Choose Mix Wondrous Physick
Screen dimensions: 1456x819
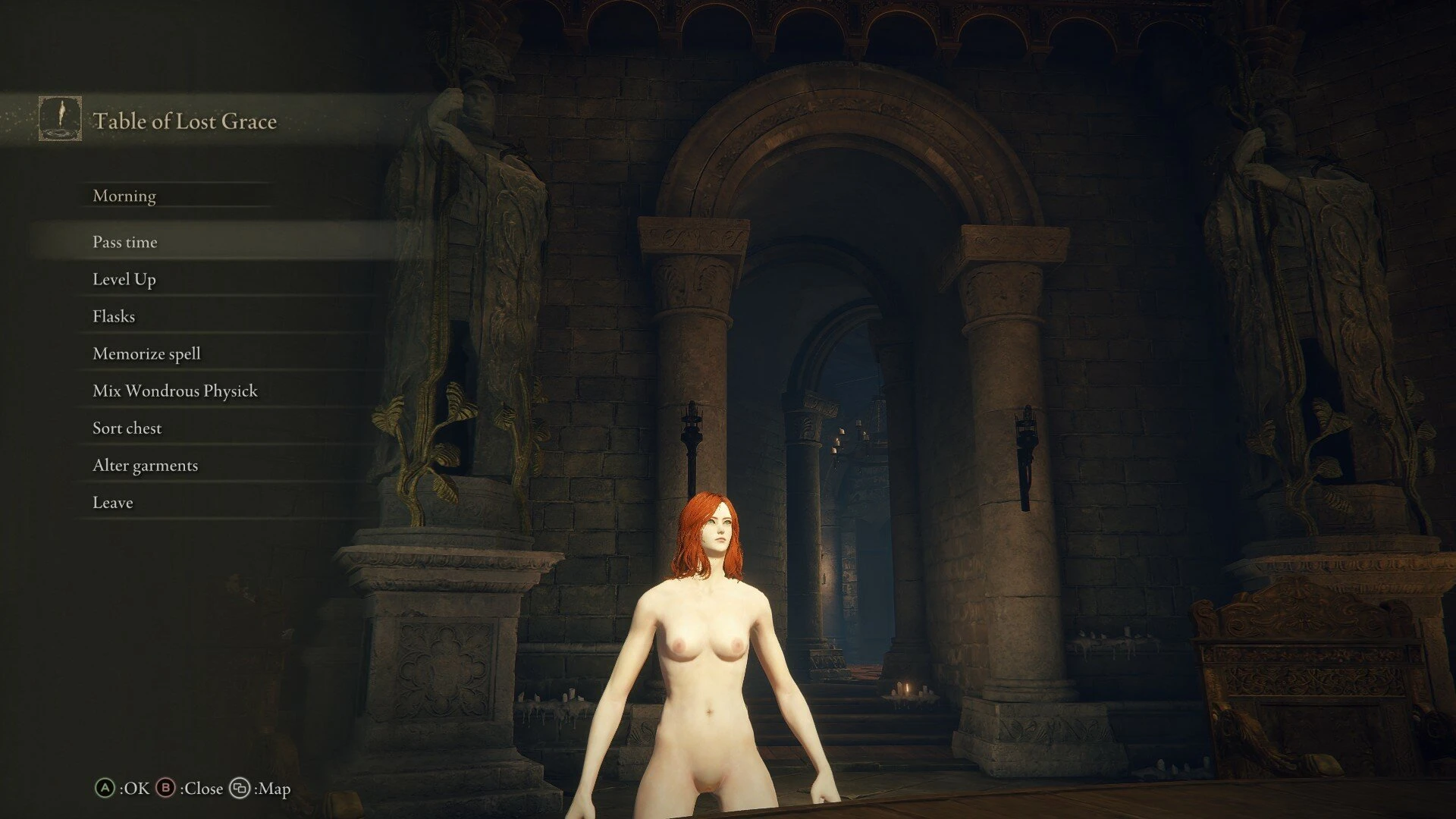point(174,391)
